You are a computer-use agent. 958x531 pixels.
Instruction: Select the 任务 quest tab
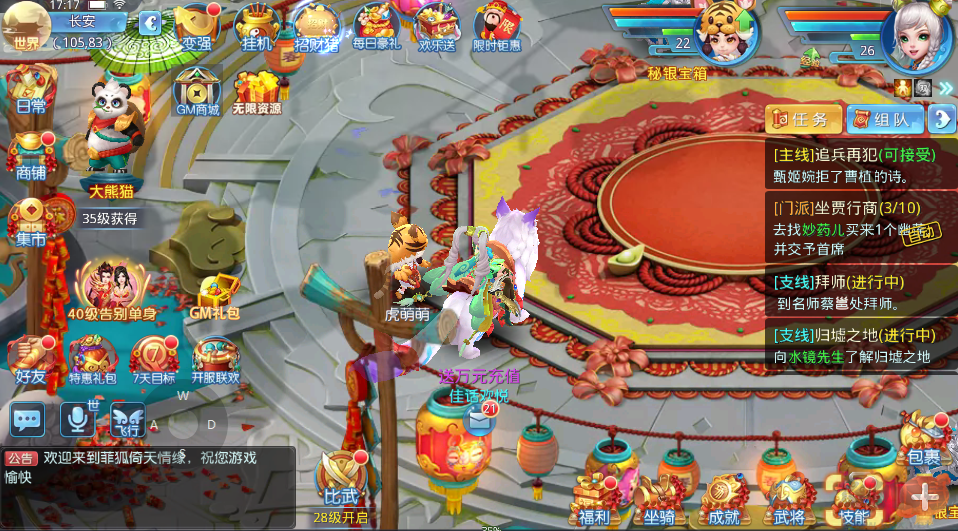click(x=803, y=119)
